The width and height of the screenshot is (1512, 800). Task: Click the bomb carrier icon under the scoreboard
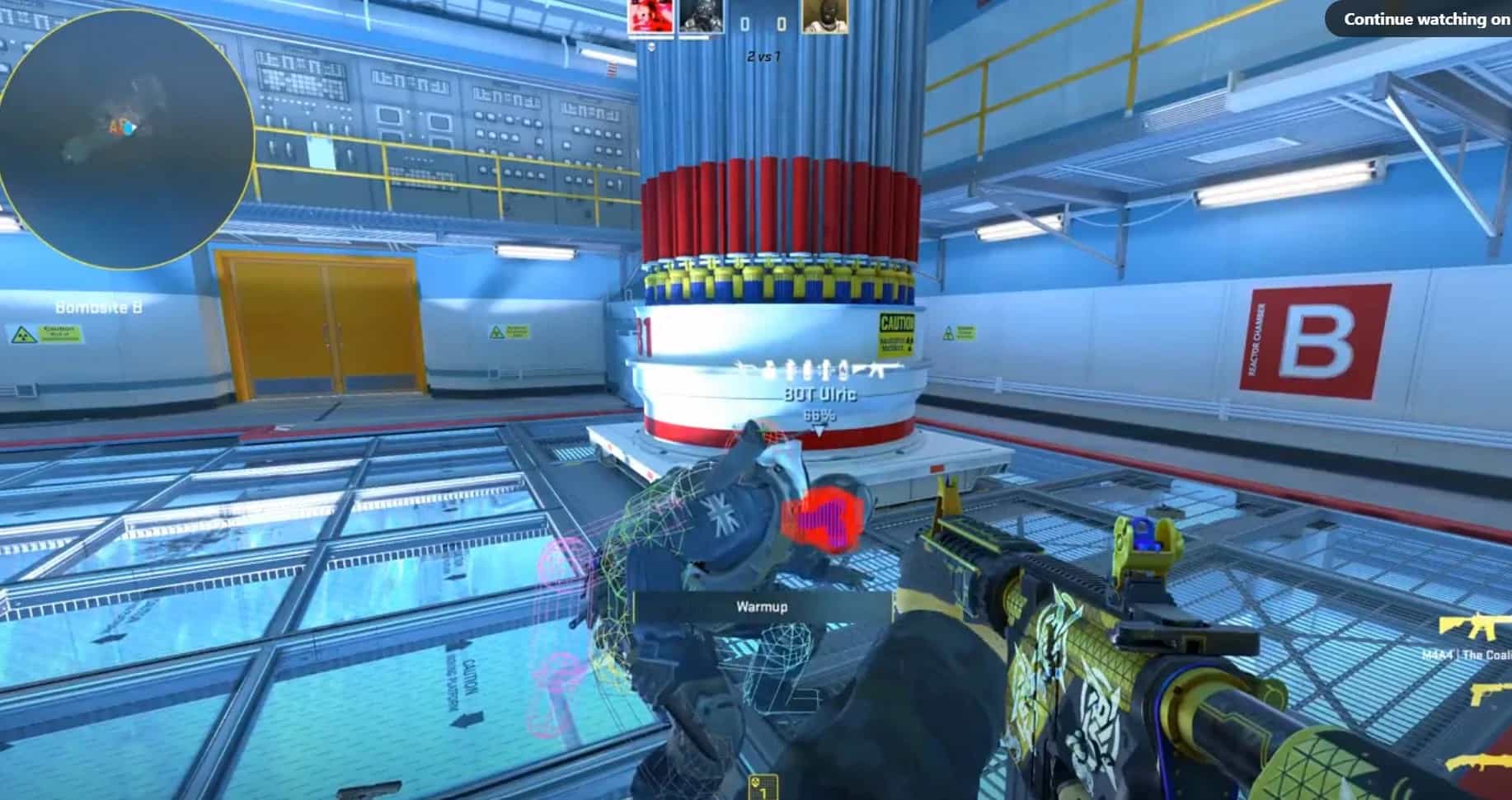click(651, 47)
